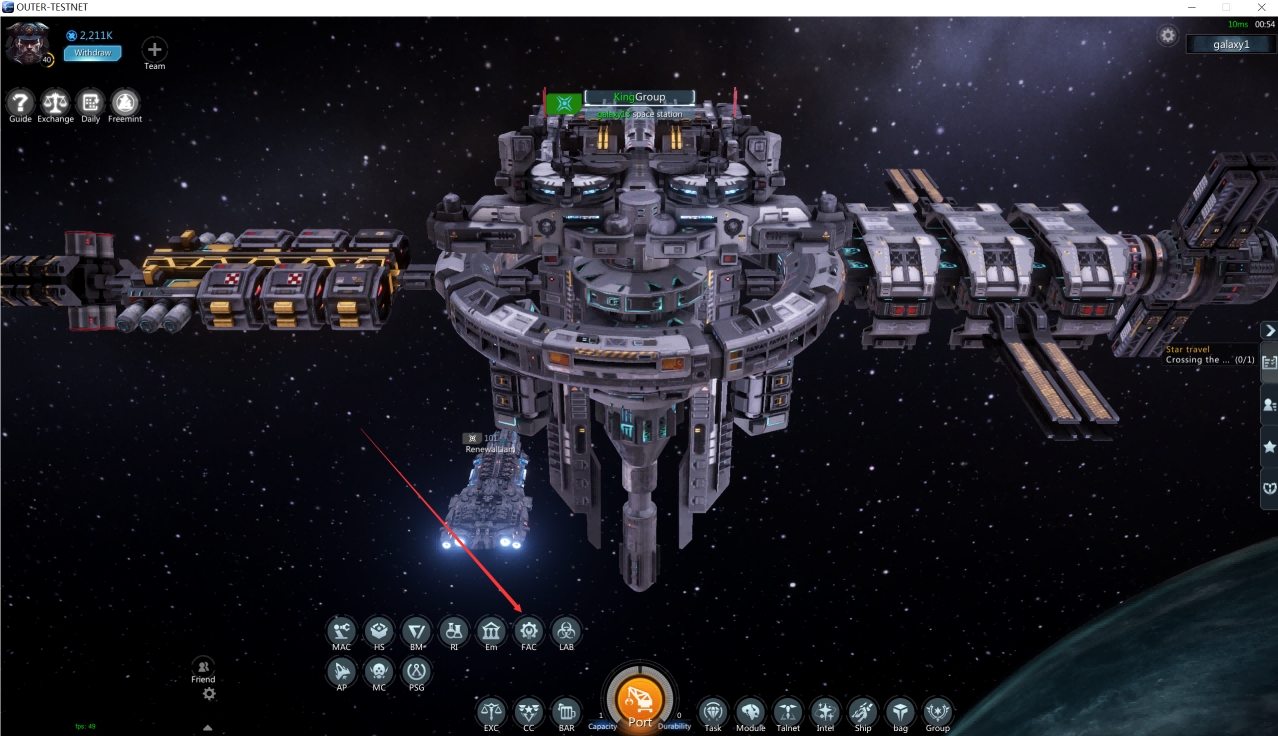Open the MC skull icon
Viewport: 1278px width, 736px height.
point(379,671)
